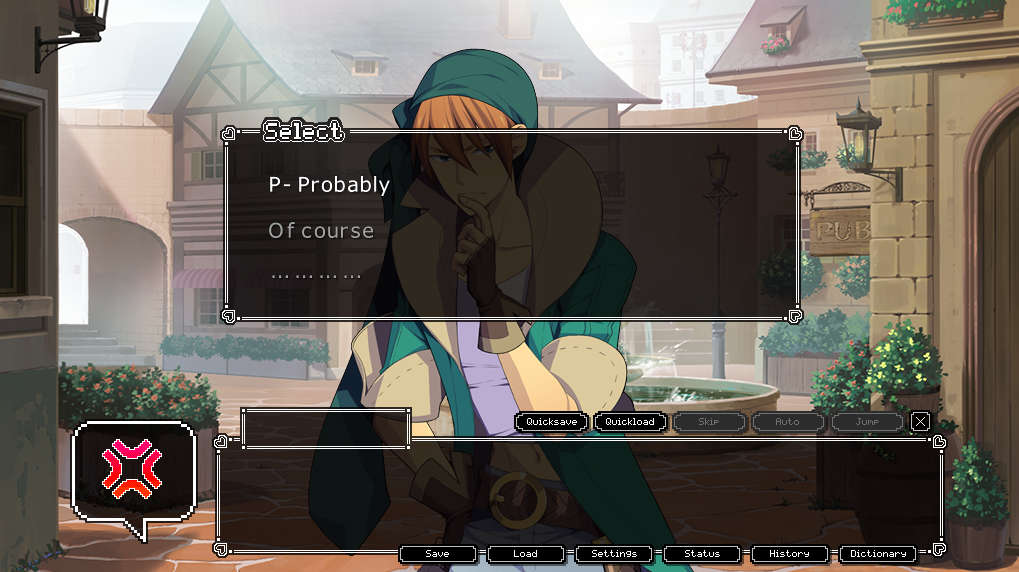
Task: Pick the silent ellipsis response
Action: click(x=315, y=275)
